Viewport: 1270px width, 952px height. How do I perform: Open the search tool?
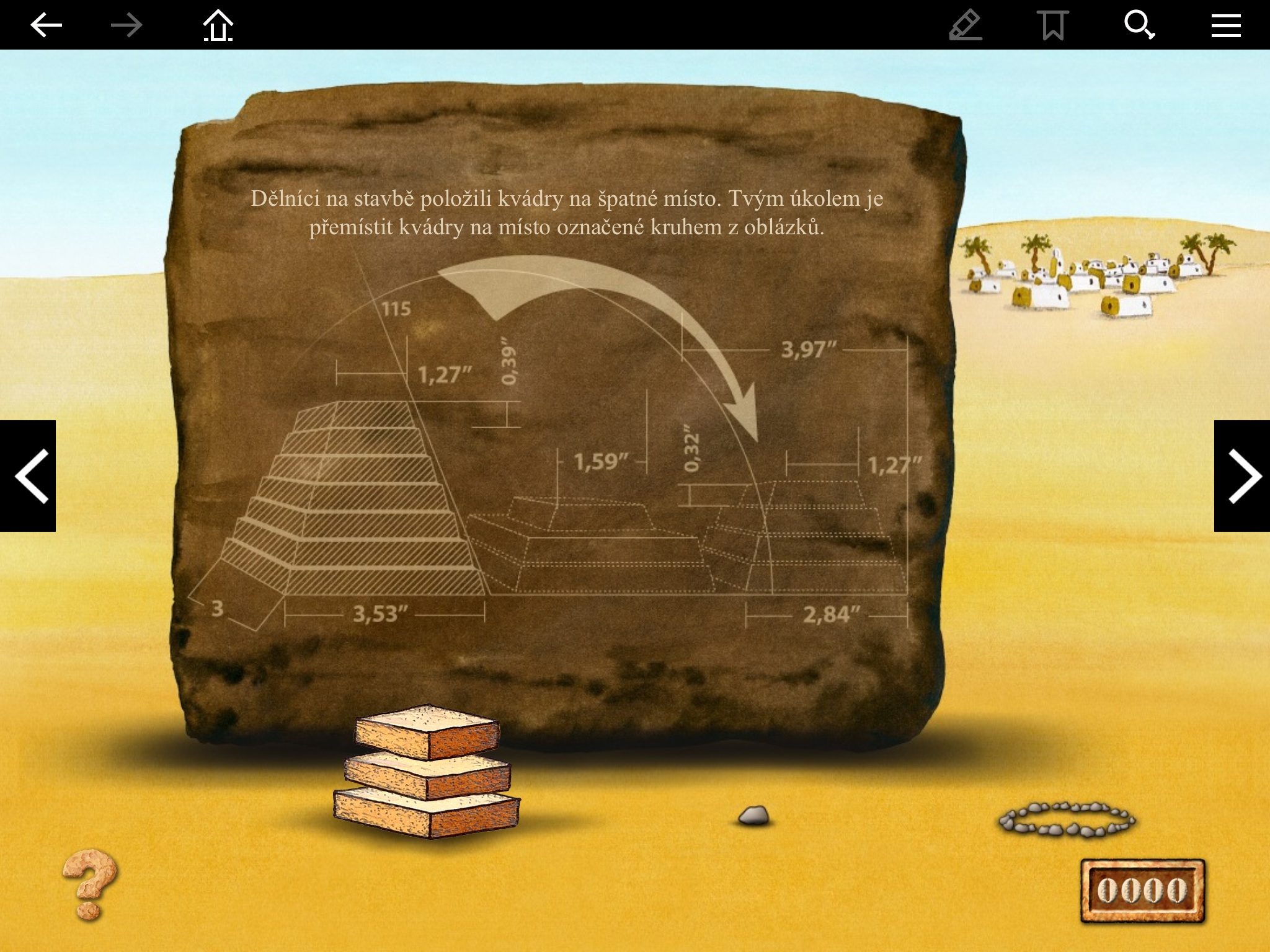click(x=1139, y=26)
